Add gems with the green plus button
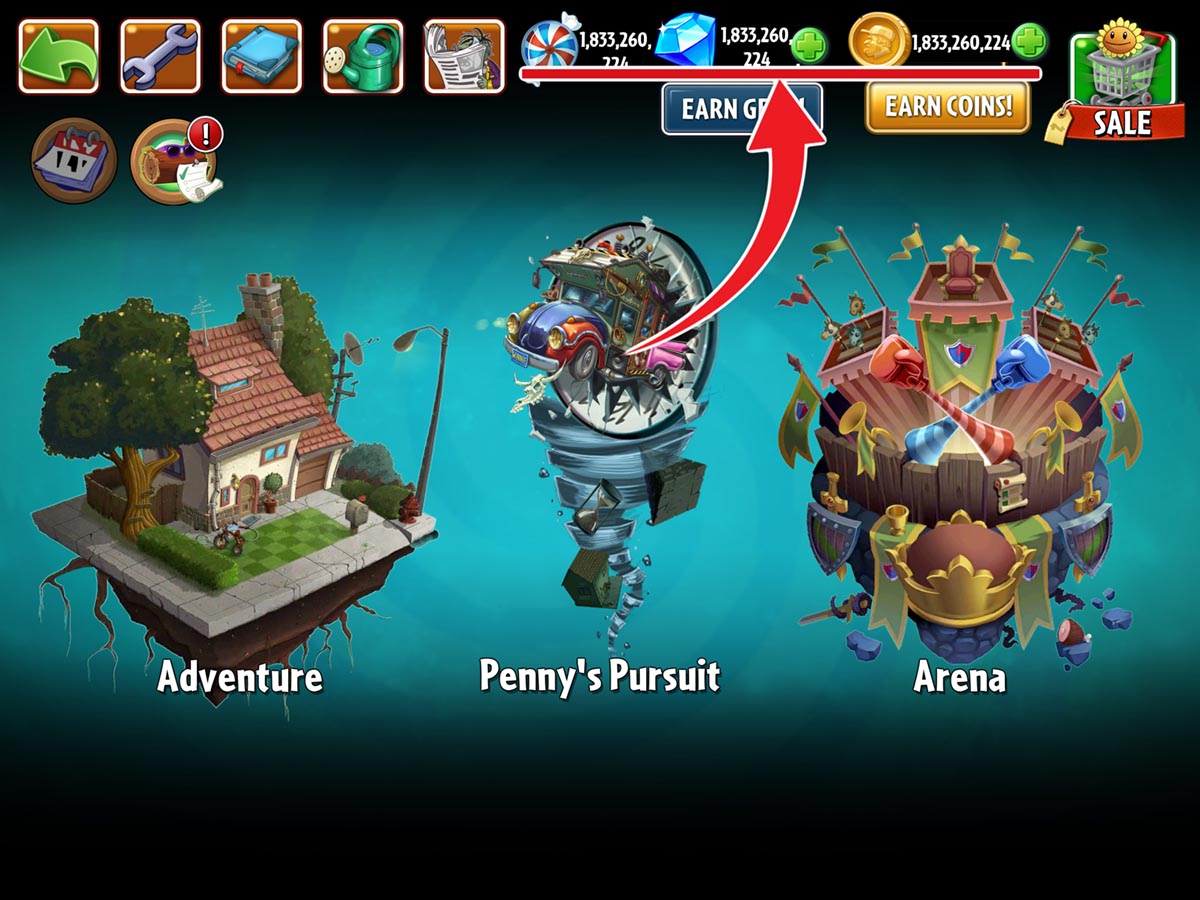Viewport: 1200px width, 900px height. coord(808,45)
